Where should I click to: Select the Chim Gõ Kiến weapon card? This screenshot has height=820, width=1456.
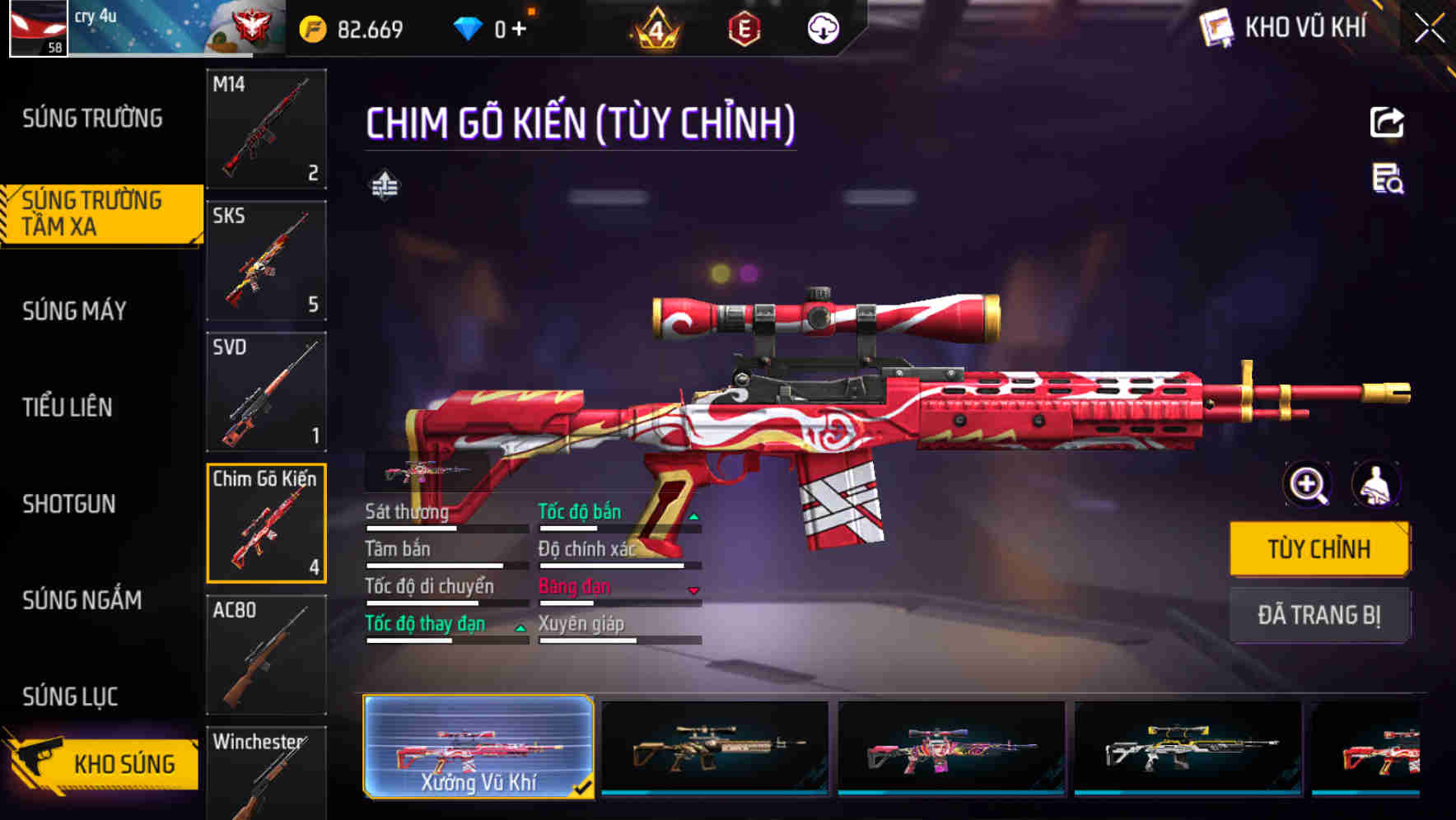point(266,524)
